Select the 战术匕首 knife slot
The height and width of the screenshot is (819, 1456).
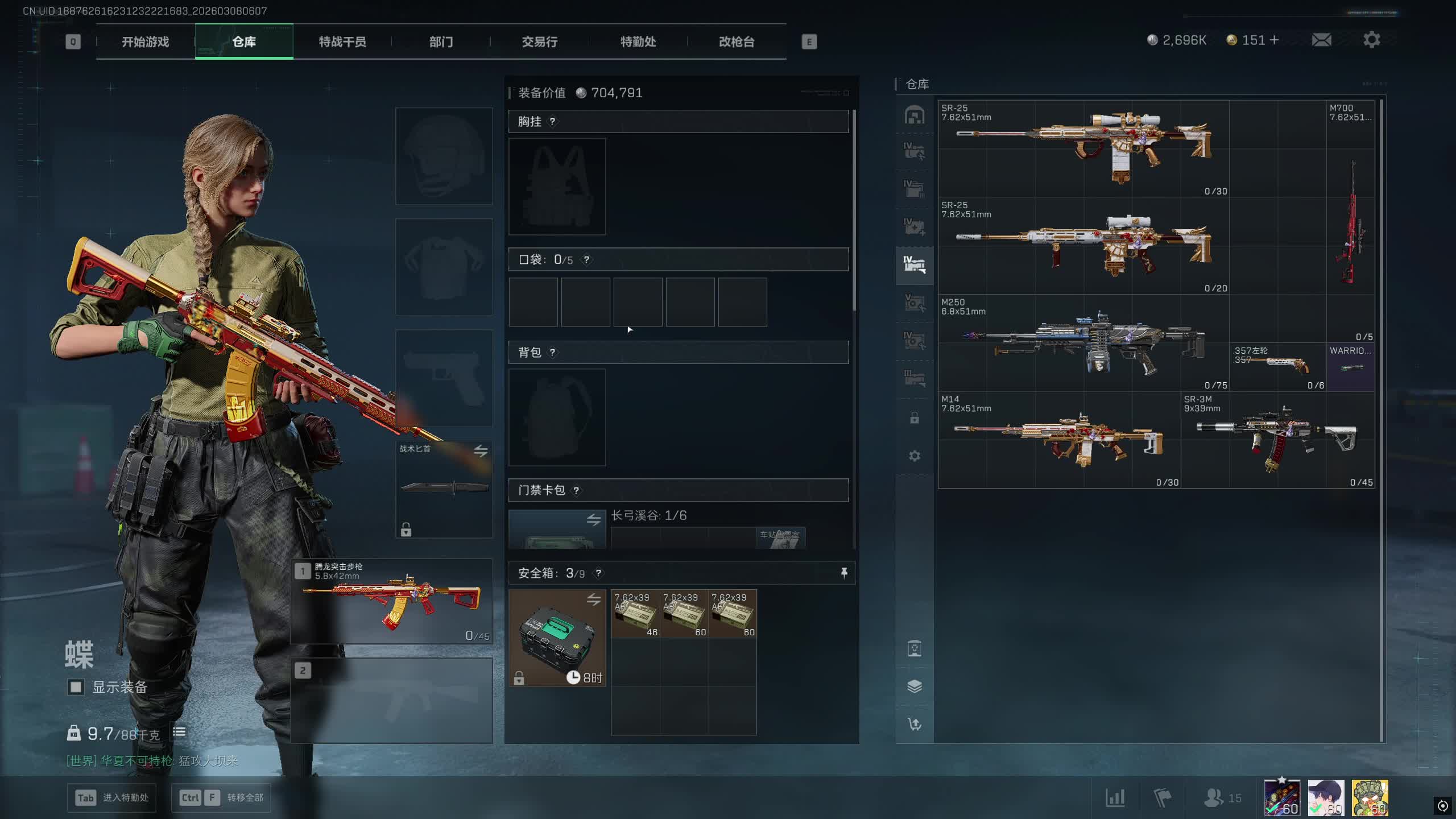point(444,488)
